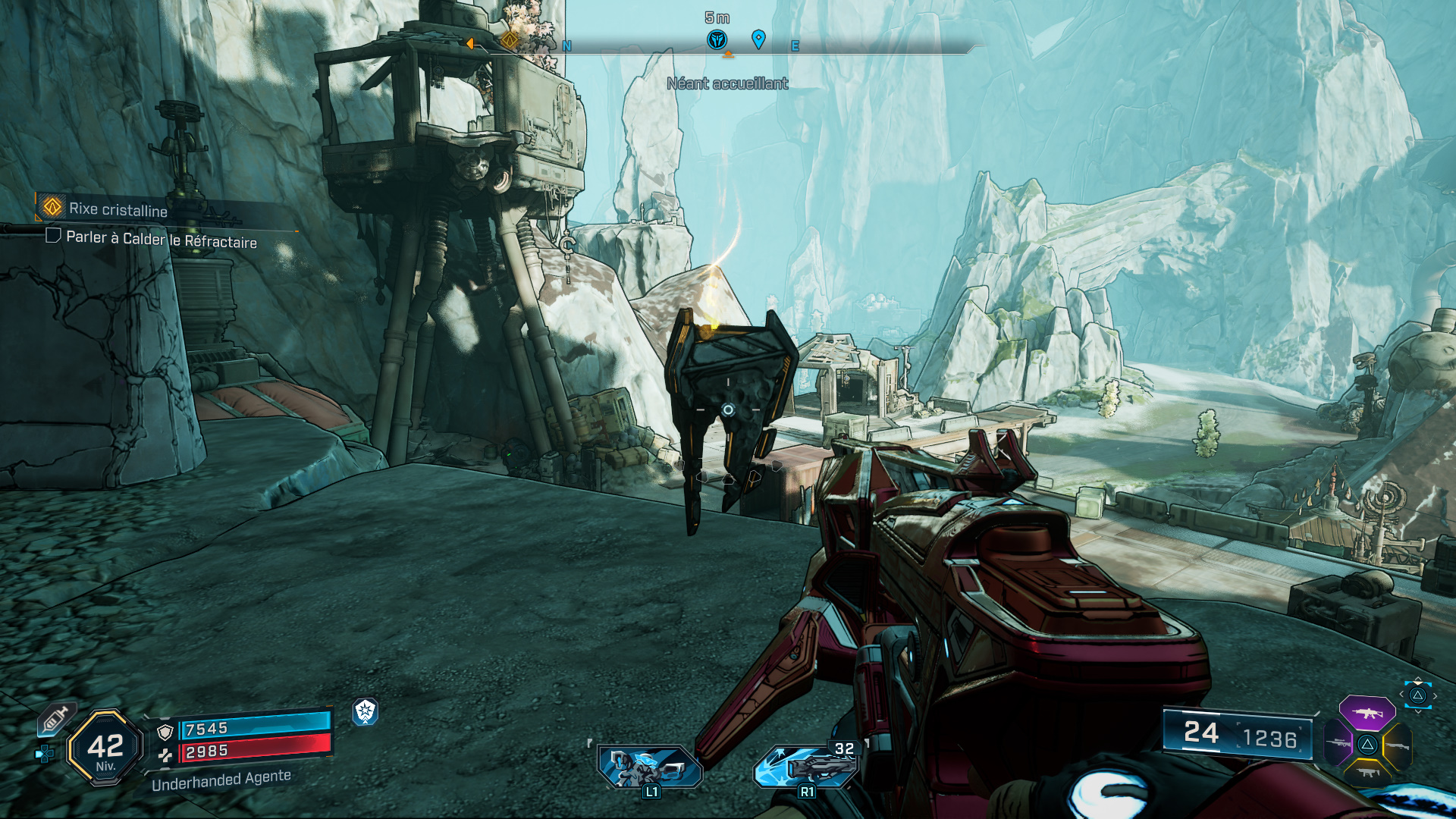The height and width of the screenshot is (819, 1456).
Task: Choose the submachine gun weapon slot
Action: tap(1367, 773)
